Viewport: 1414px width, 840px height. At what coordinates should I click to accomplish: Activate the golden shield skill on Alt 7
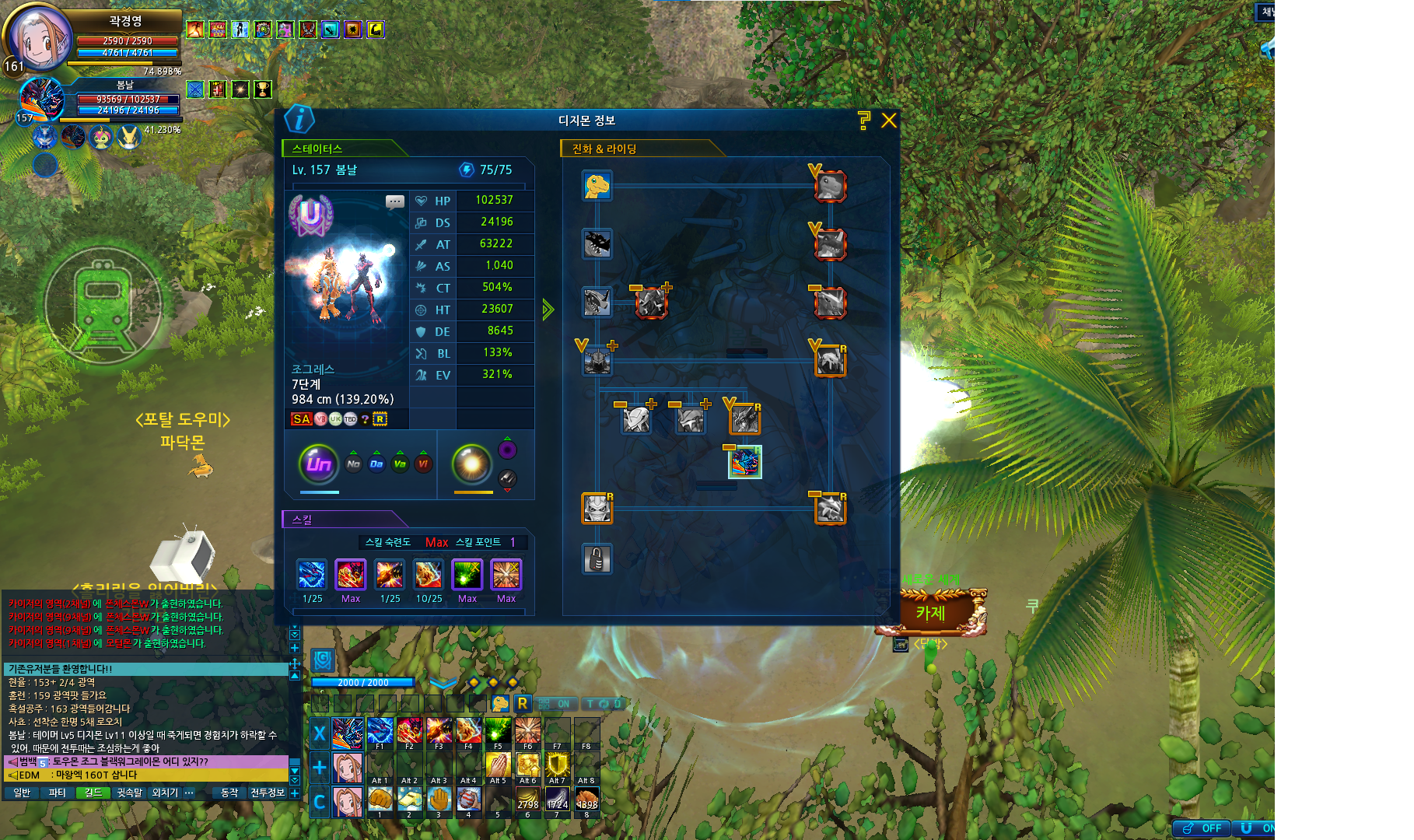coord(557,766)
